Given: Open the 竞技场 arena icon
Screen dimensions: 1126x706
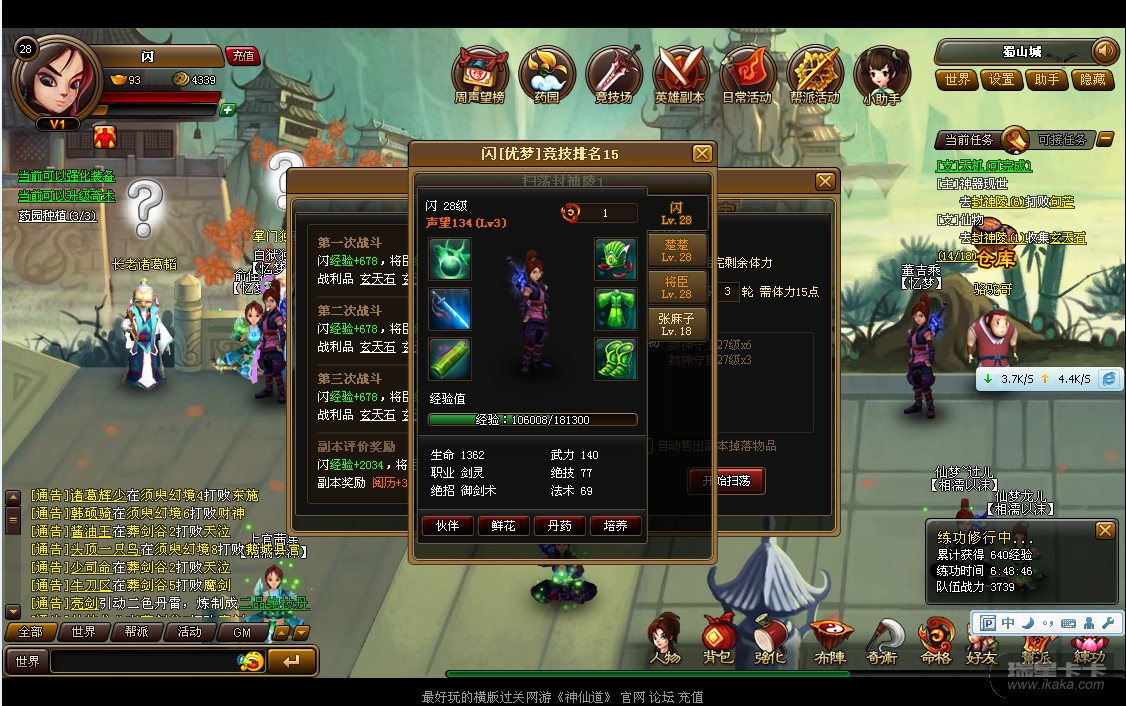Looking at the screenshot, I should click(x=613, y=73).
